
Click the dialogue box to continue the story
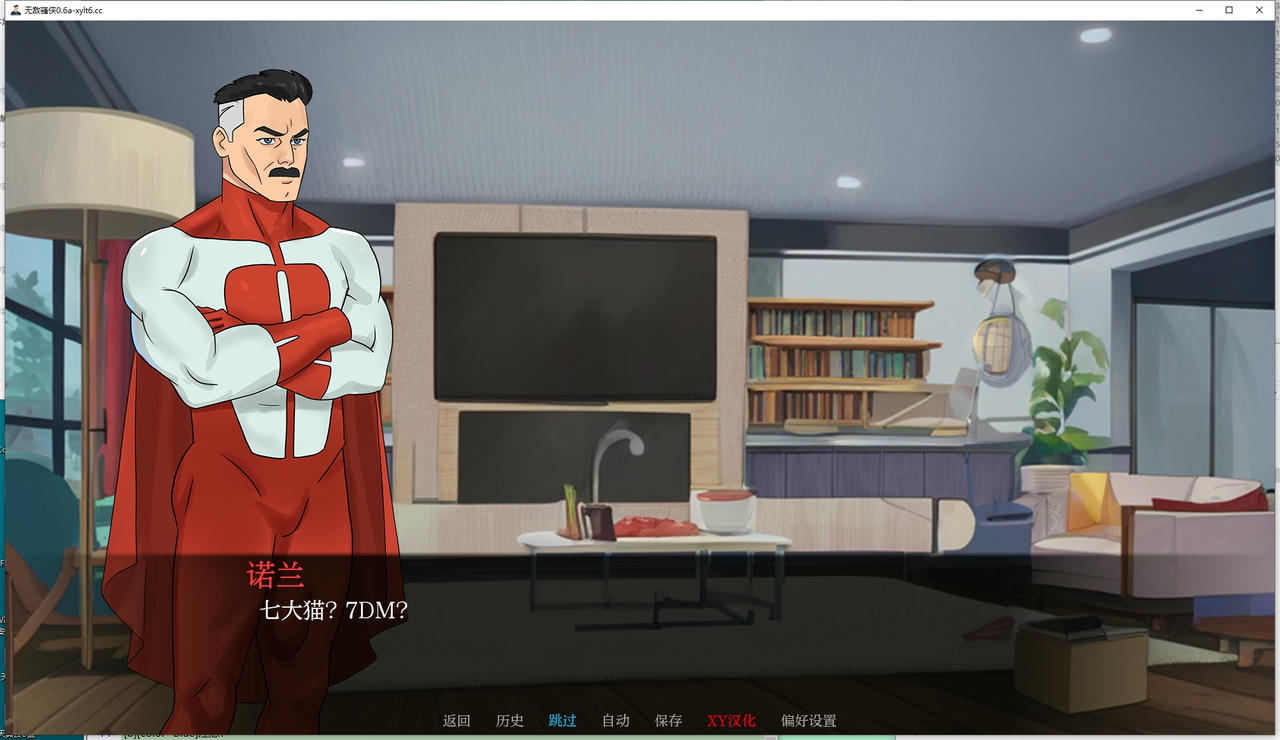(640, 630)
